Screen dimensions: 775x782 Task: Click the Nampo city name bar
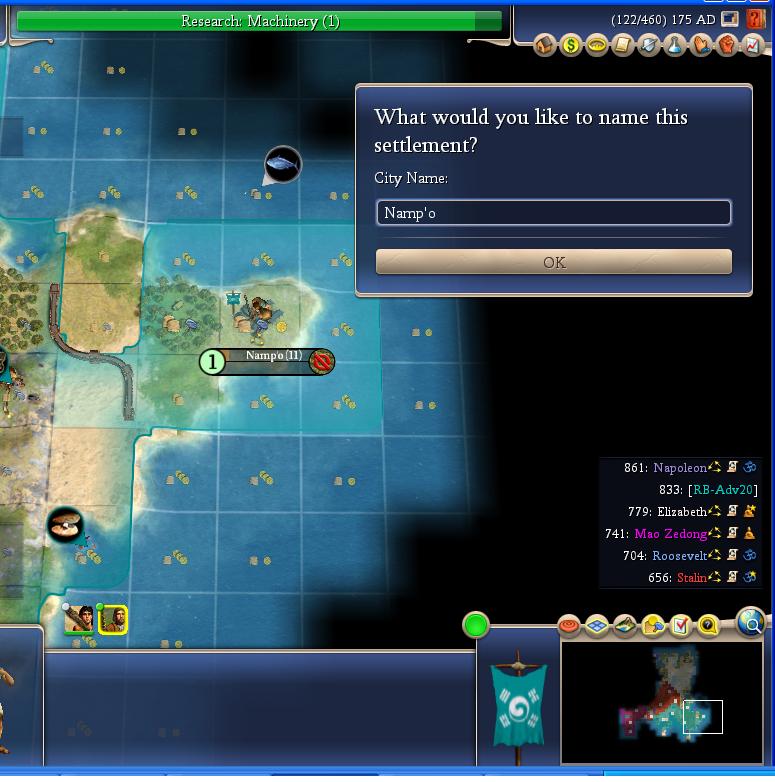pos(273,357)
